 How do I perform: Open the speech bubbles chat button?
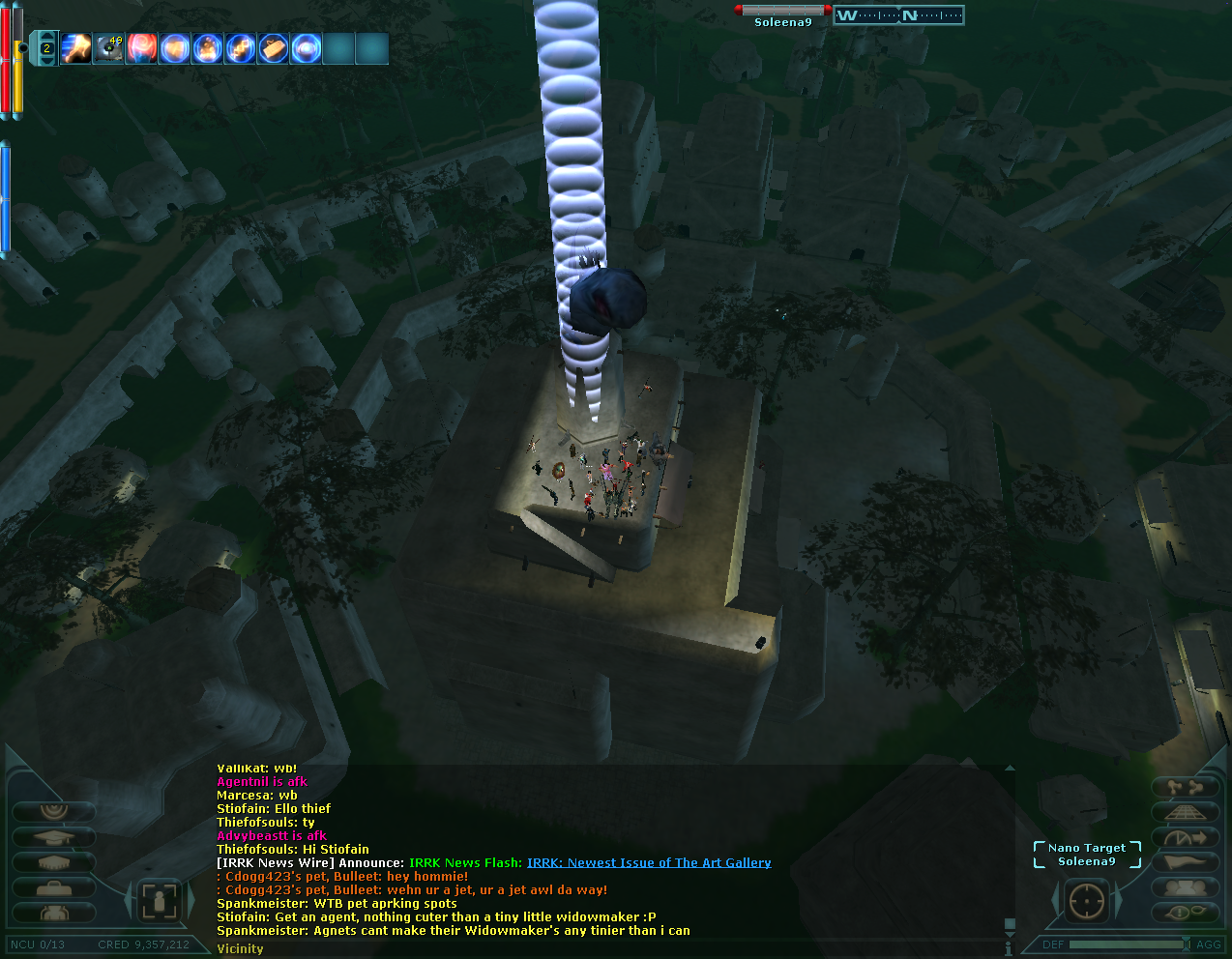(1184, 913)
